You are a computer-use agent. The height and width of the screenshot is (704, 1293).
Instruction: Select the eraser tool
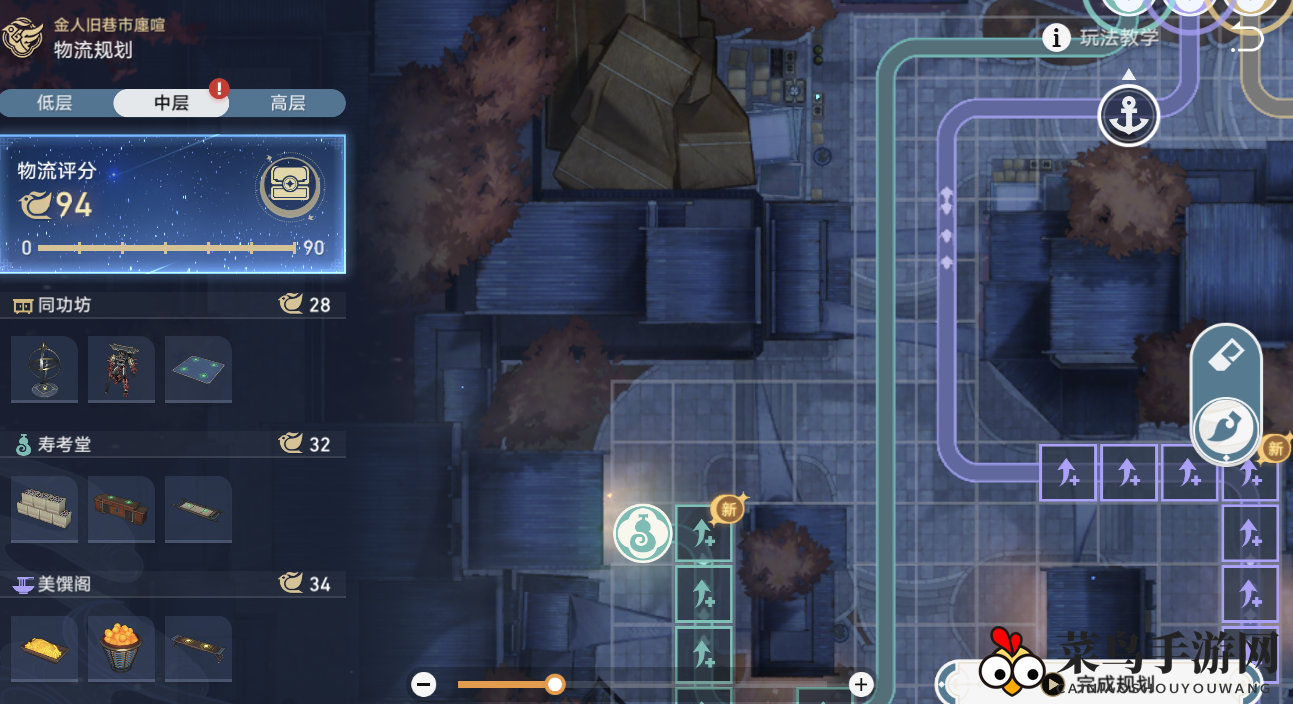click(x=1226, y=354)
